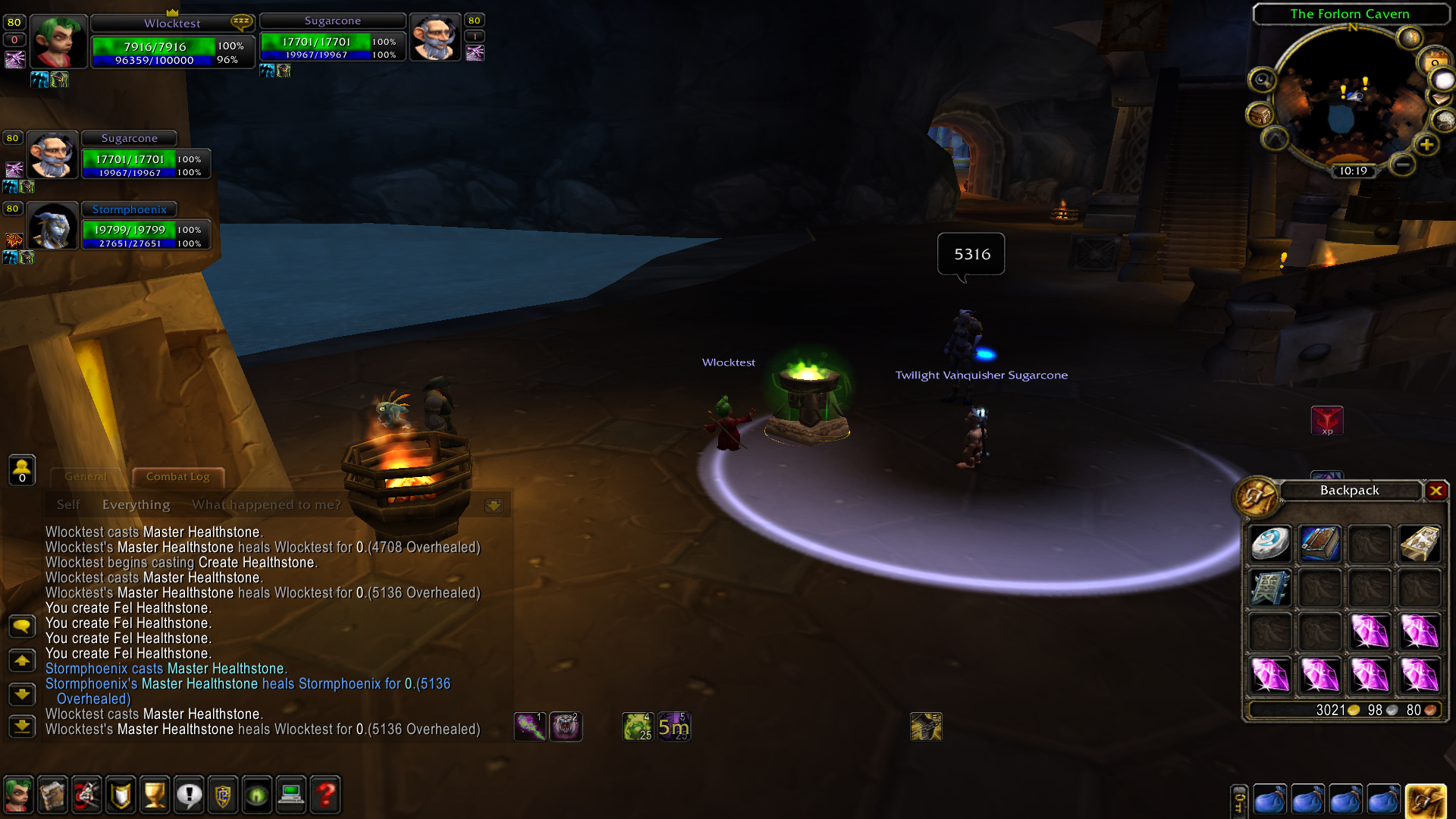This screenshot has width=1456, height=819.
Task: Select the 'What happened to me?' filter
Action: (266, 505)
